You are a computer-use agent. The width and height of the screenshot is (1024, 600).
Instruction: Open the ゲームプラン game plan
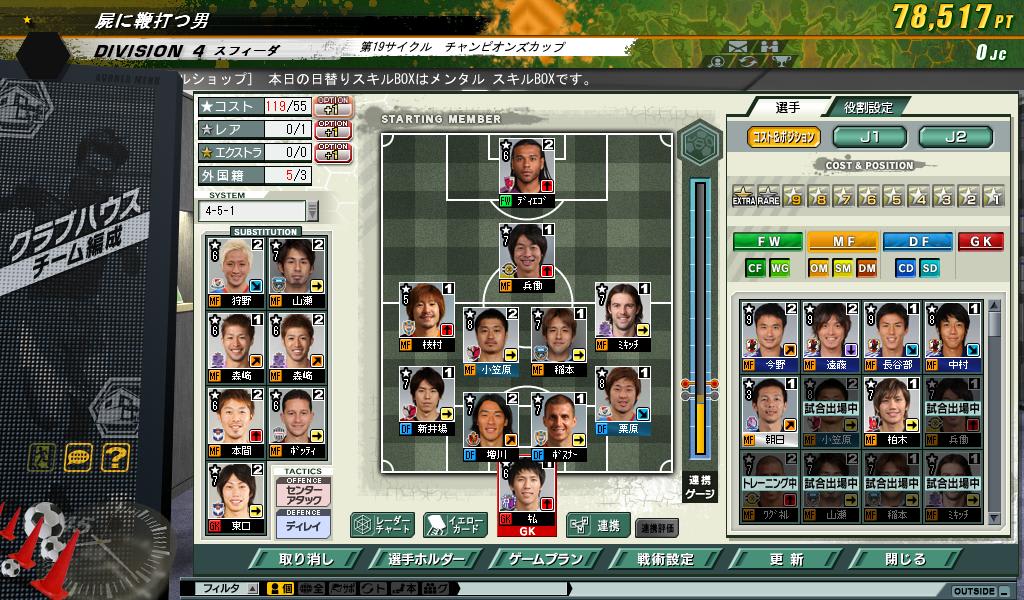point(546,559)
